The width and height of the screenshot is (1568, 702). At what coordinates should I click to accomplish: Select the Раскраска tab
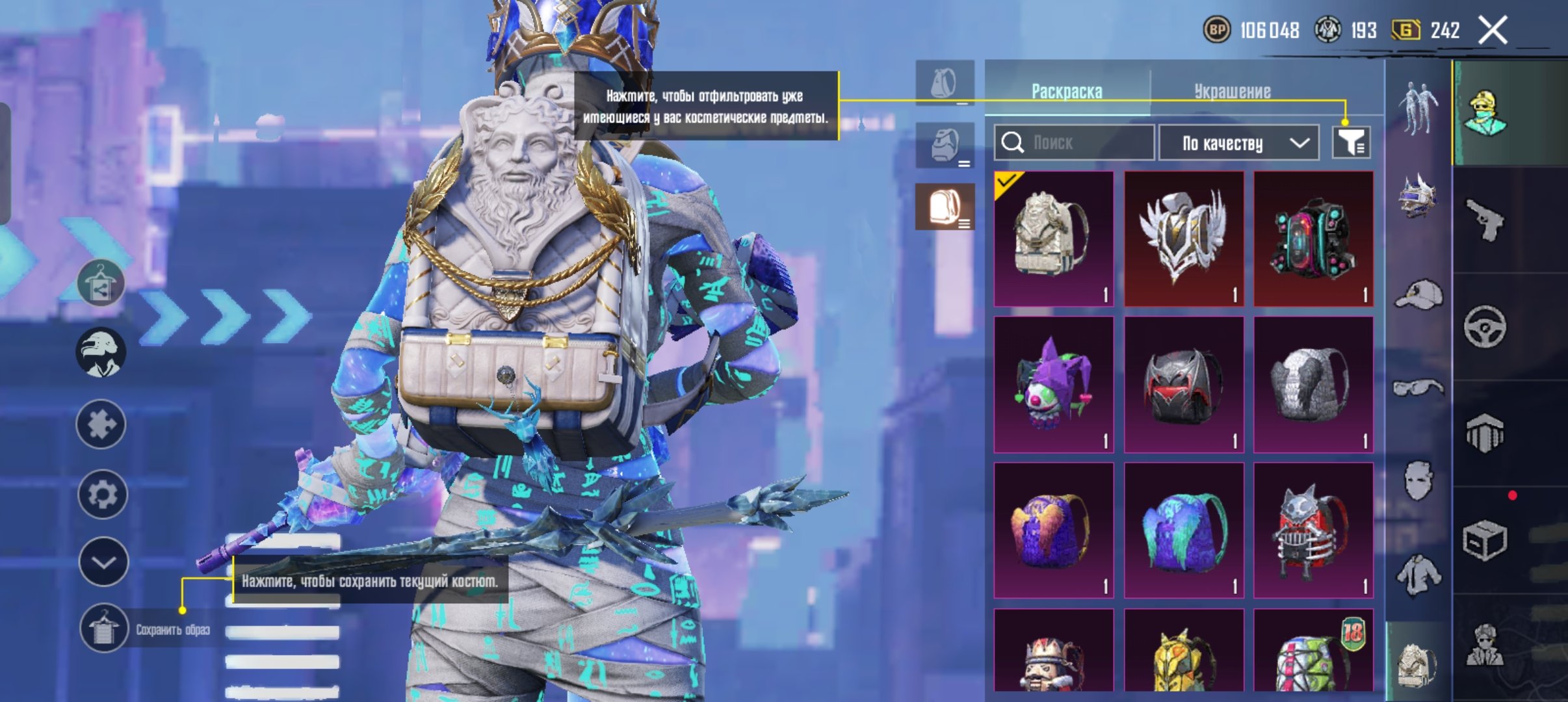pos(1067,92)
